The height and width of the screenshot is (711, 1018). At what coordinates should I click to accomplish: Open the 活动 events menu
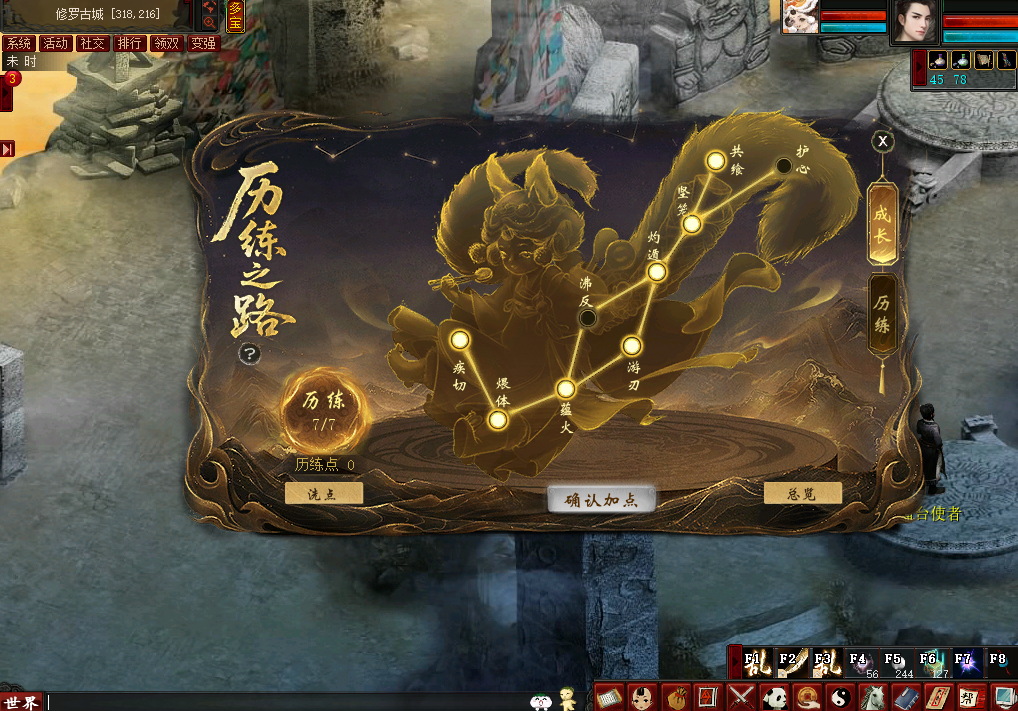pyautogui.click(x=55, y=43)
